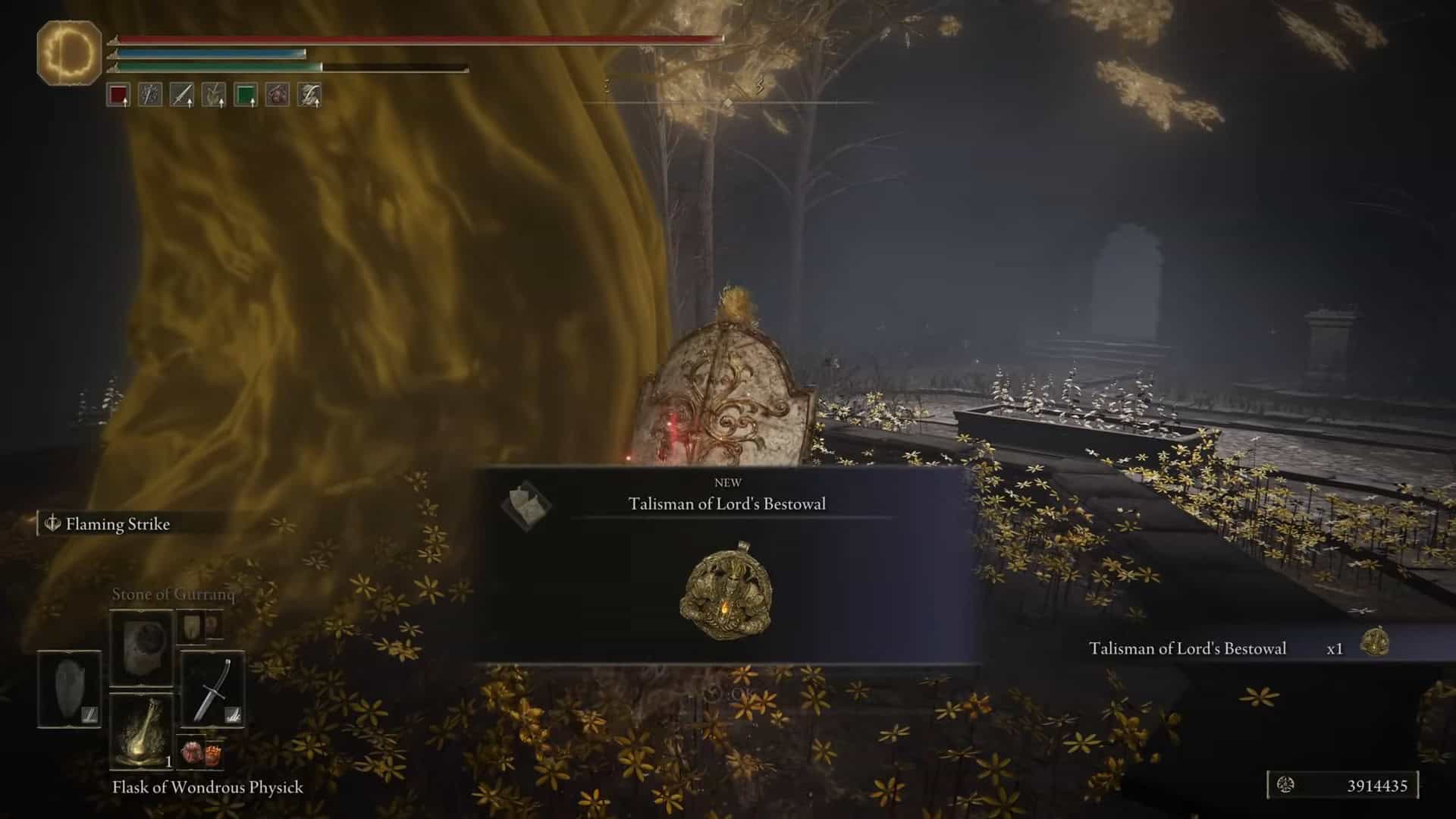Viewport: 1456px width, 819px height.
Task: Select the Flask of Wondrous Physick slot
Action: tap(141, 731)
